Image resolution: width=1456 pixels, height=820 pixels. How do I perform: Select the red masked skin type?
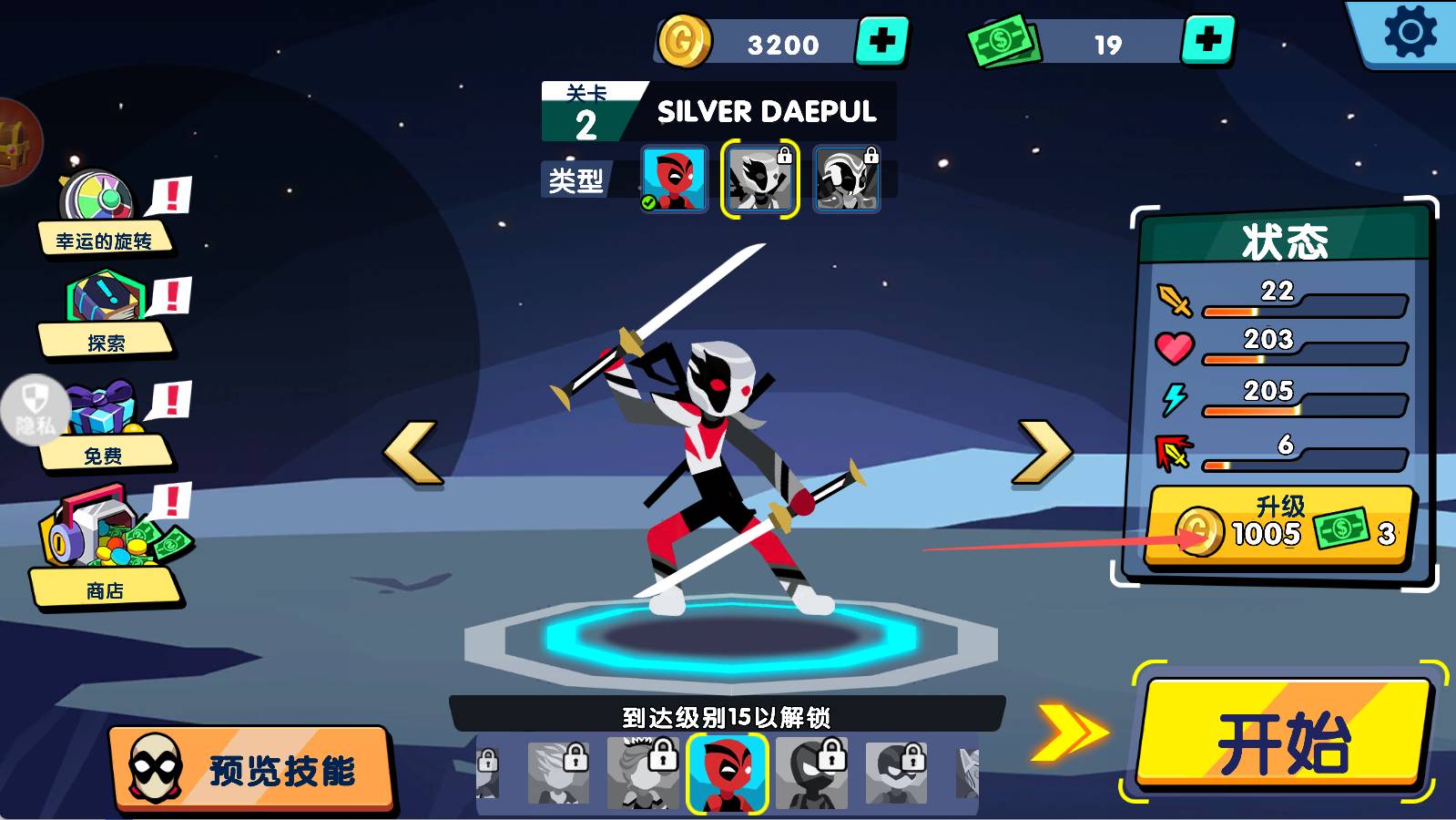pyautogui.click(x=674, y=179)
